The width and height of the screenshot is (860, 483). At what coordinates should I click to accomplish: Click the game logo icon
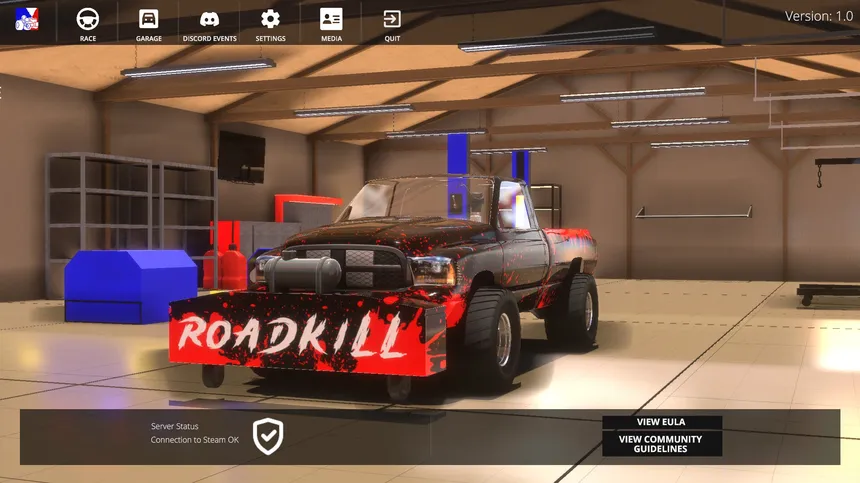tap(27, 18)
